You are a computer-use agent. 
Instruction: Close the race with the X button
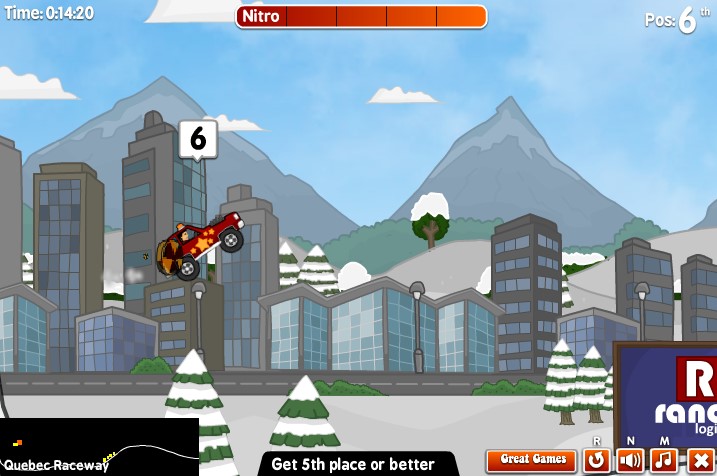click(x=699, y=460)
